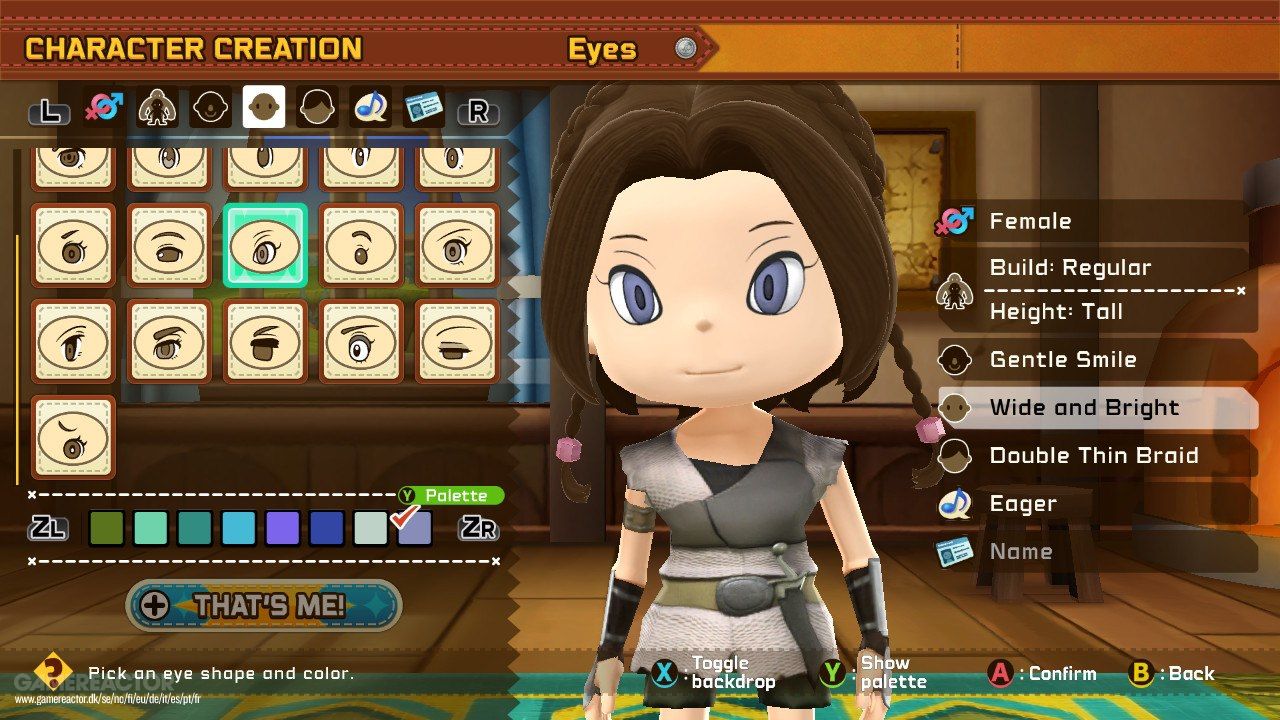Open the body build tab
The width and height of the screenshot is (1280, 720).
pos(158,108)
